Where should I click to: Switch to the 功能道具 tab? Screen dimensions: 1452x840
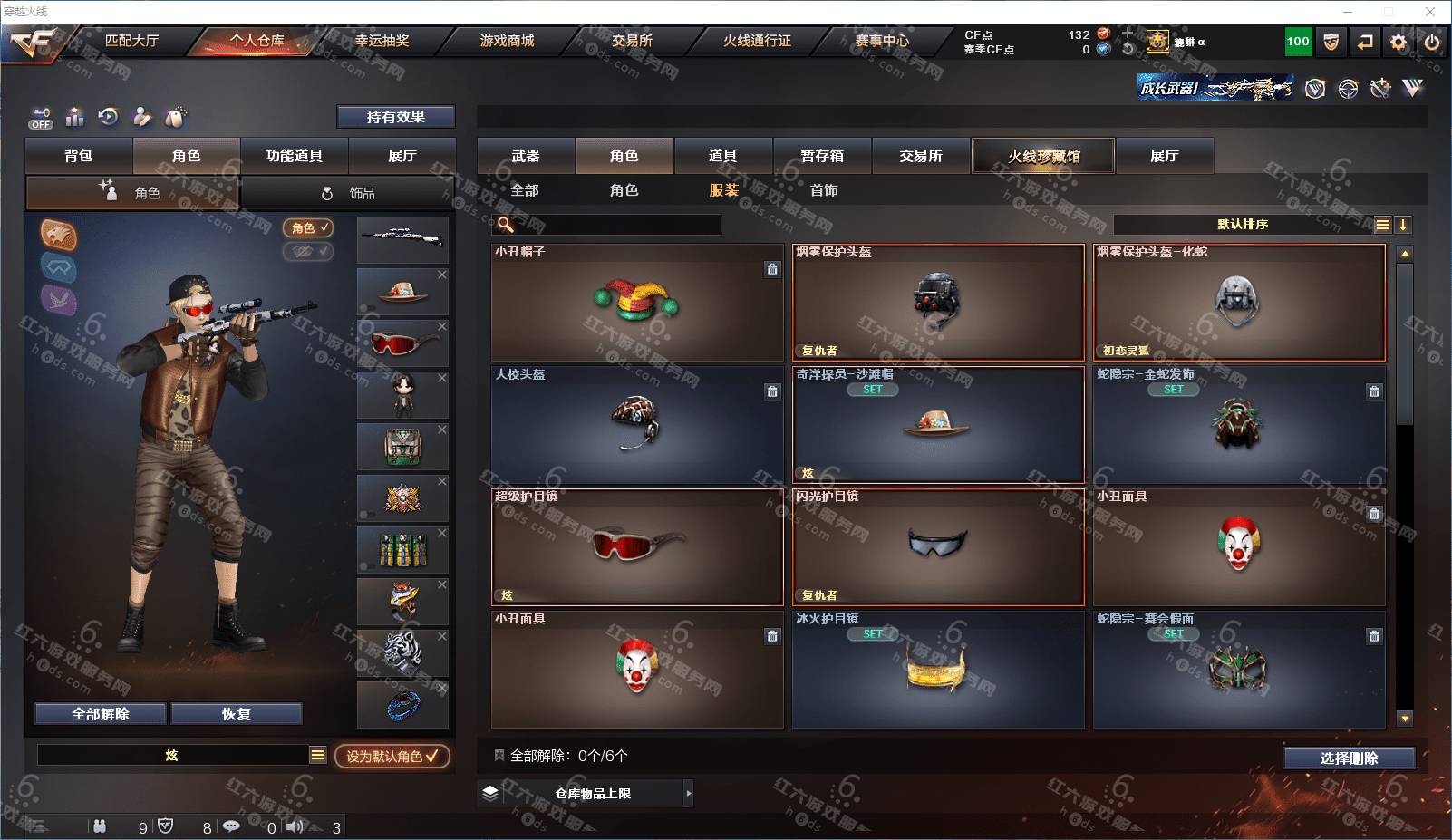(294, 156)
